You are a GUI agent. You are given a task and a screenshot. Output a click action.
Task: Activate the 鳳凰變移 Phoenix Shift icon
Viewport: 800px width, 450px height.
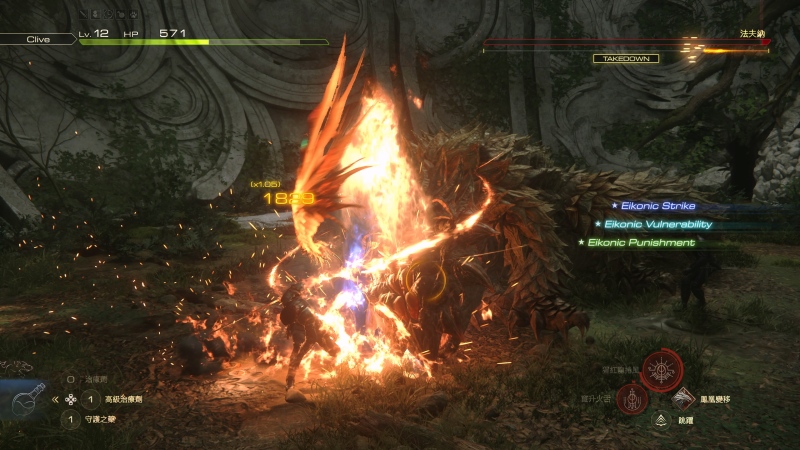[684, 400]
